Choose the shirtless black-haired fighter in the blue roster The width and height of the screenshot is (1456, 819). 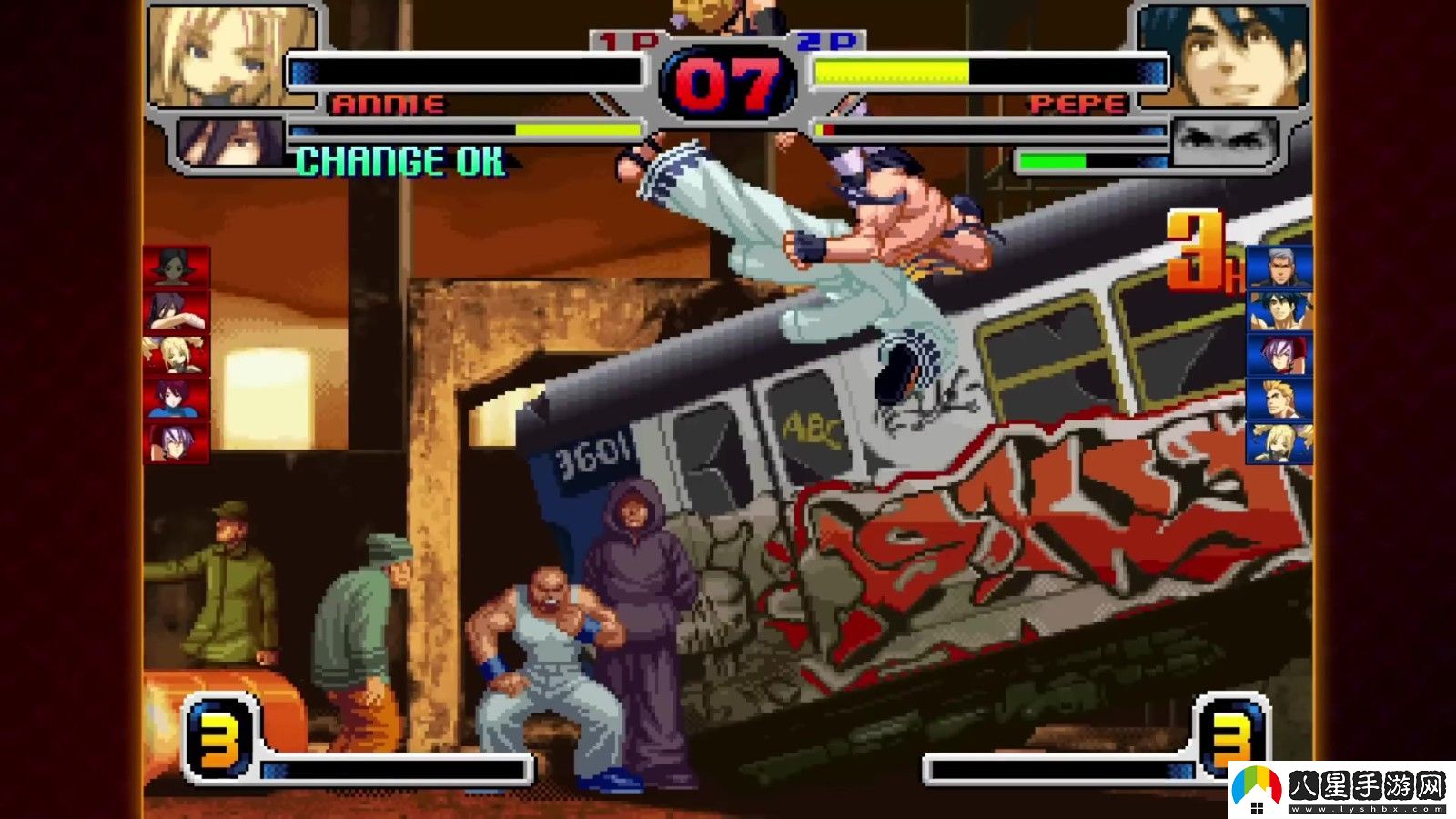pyautogui.click(x=1279, y=311)
